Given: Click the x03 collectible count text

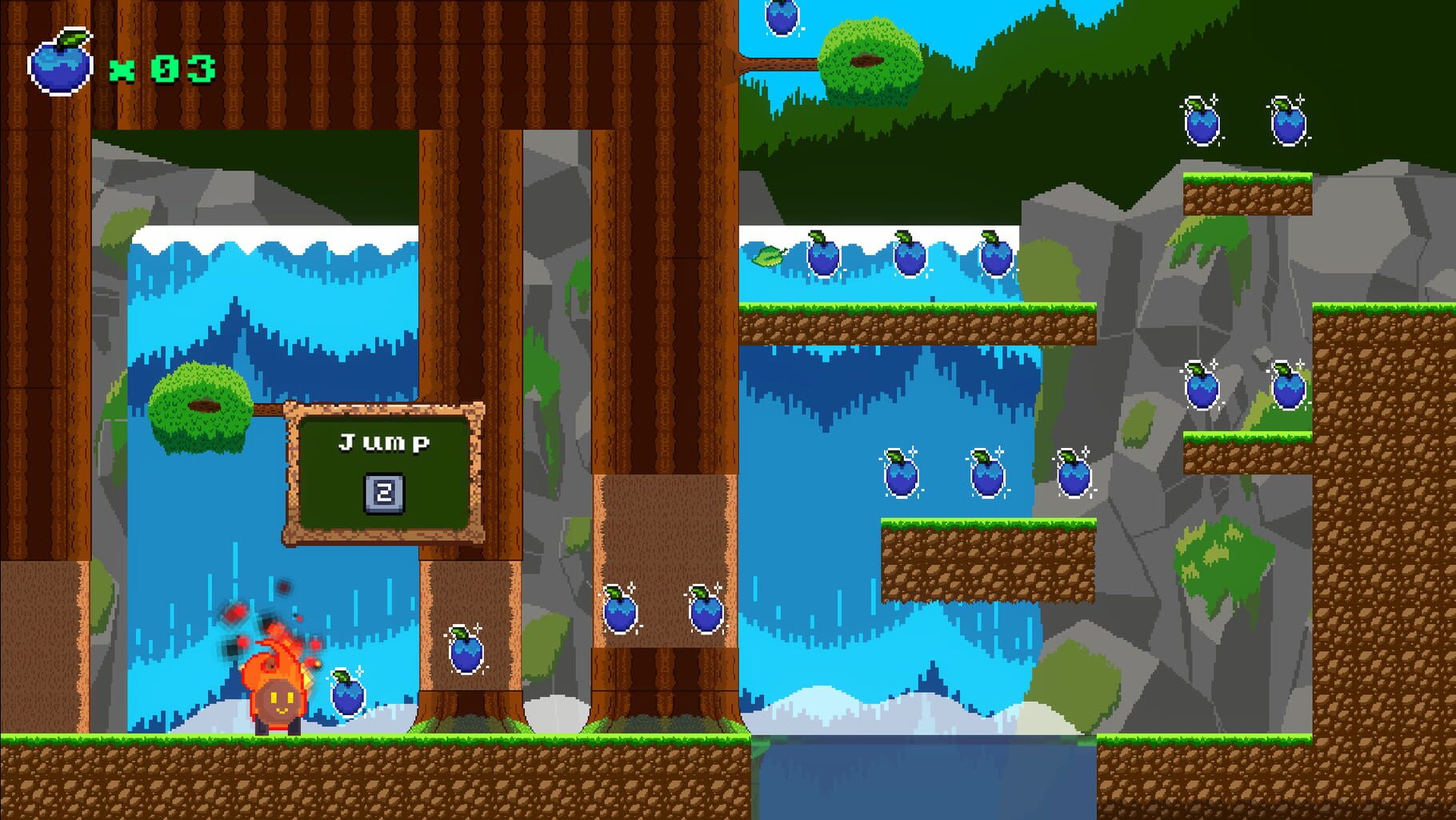Looking at the screenshot, I should [164, 68].
